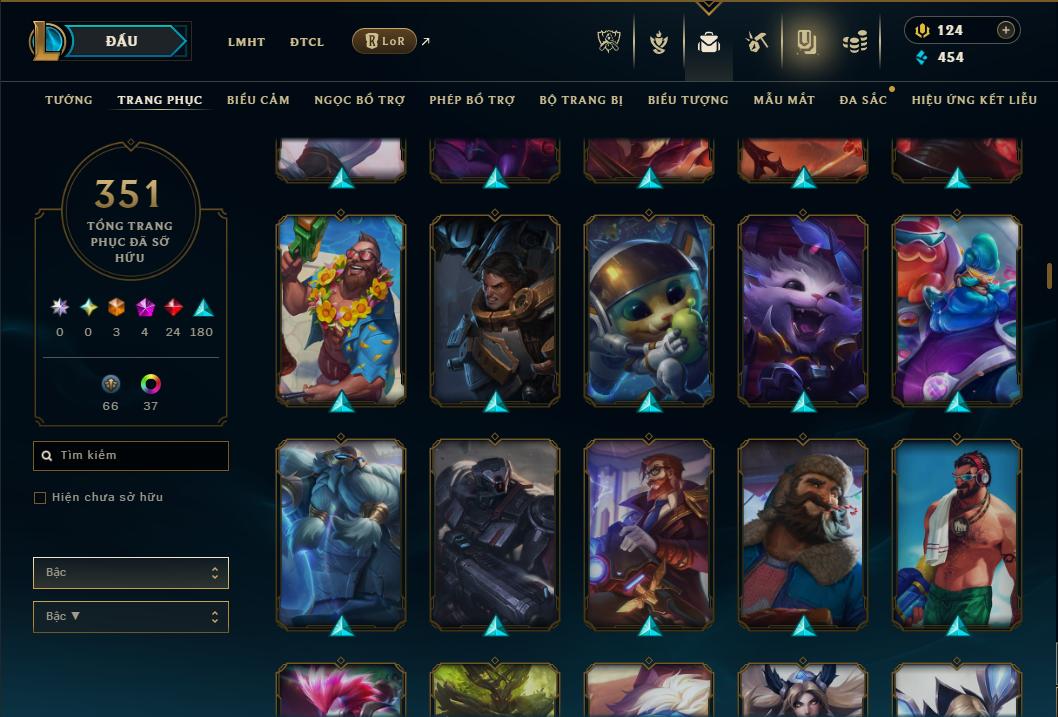Switch to the ĐTCL game tab
1058x717 pixels.
point(307,42)
